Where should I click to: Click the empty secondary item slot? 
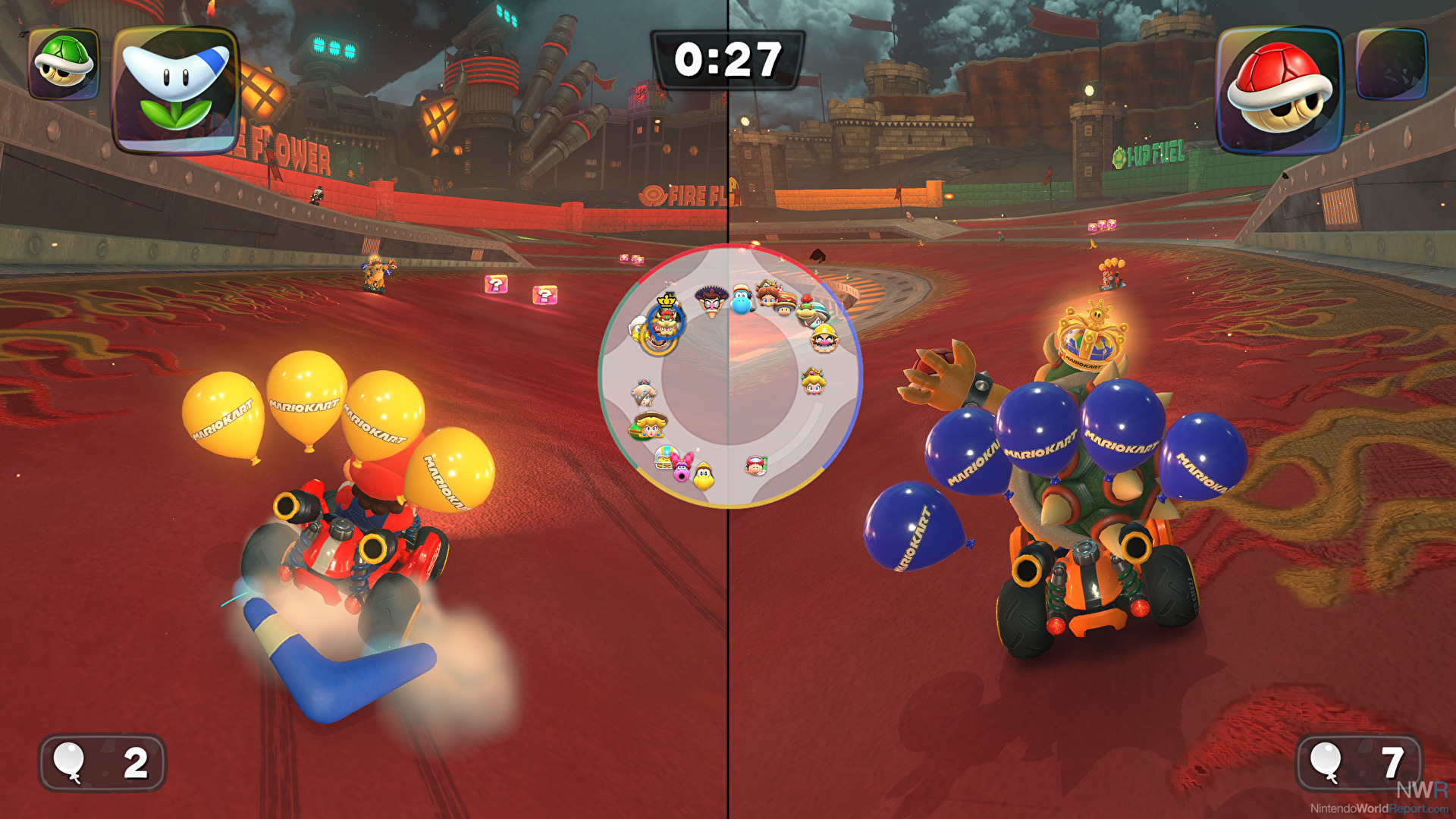[x=1392, y=64]
